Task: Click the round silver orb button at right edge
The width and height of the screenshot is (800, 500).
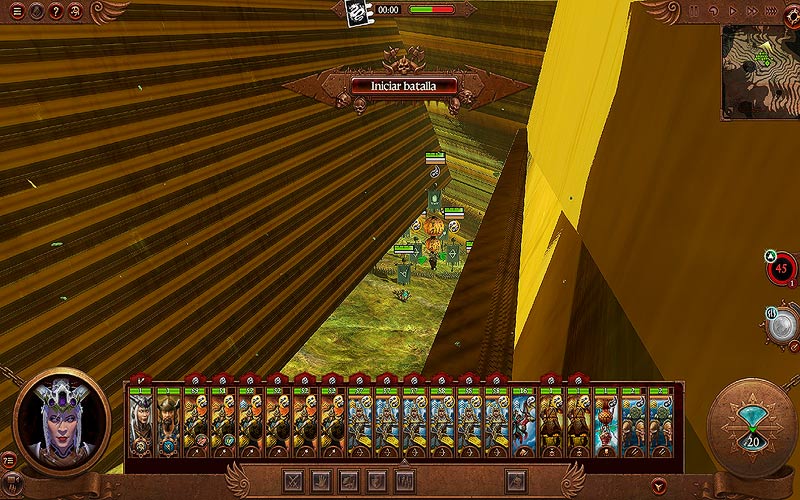Action: (x=785, y=322)
